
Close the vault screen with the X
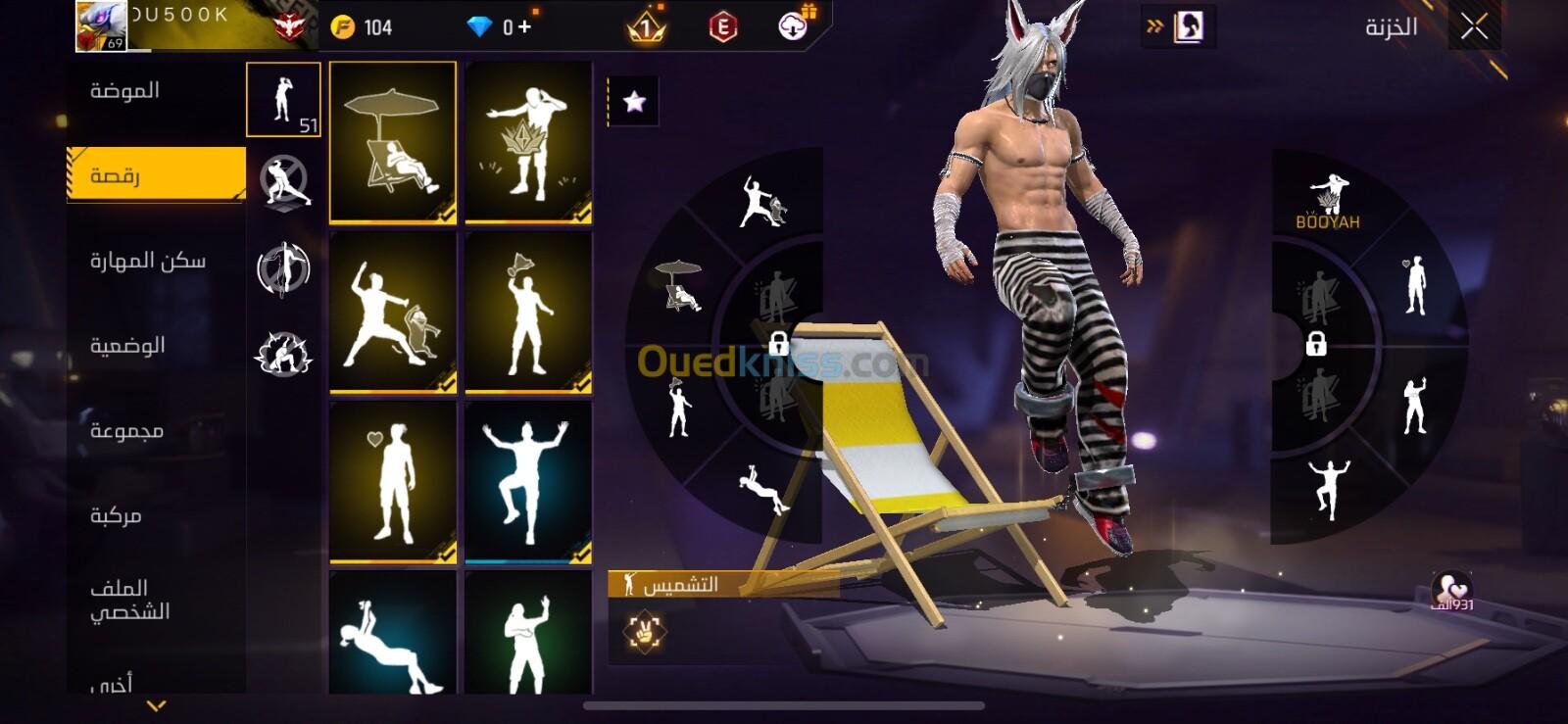coord(1474,27)
